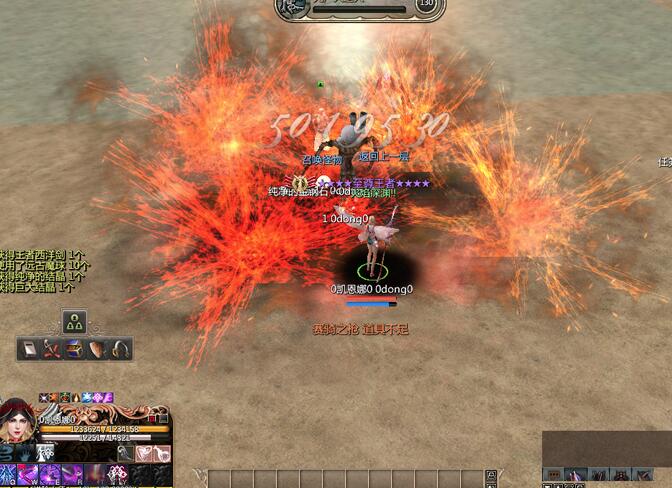
Task: Click the helmet equipment icon
Action: pyautogui.click(x=121, y=350)
